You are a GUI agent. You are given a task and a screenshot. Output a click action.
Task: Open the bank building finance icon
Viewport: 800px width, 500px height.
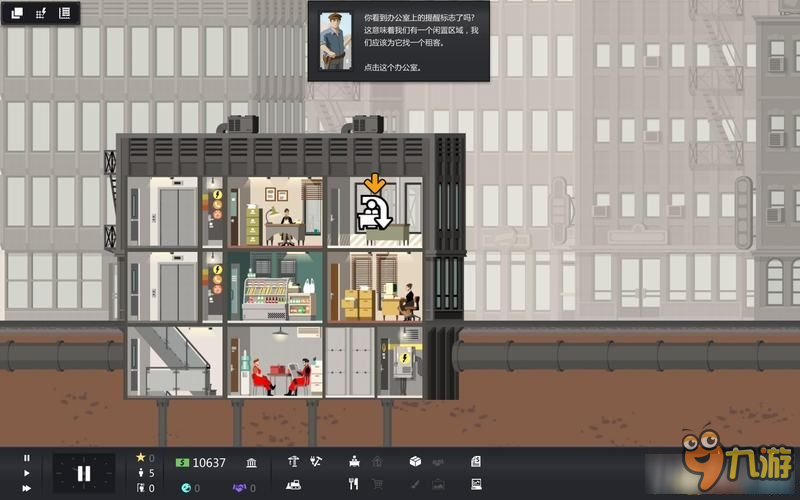pyautogui.click(x=250, y=462)
